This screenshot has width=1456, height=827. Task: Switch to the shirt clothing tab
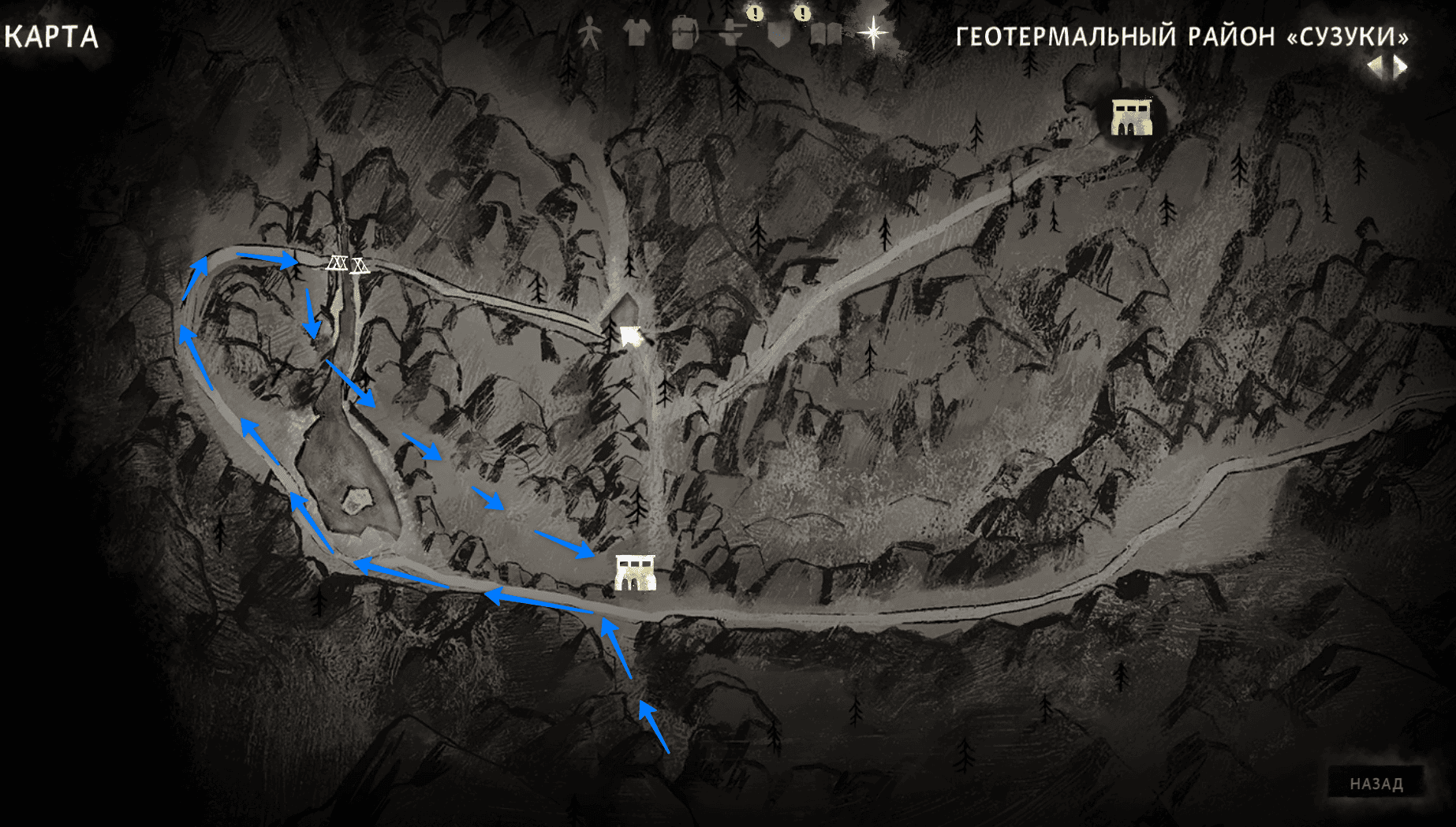point(636,33)
